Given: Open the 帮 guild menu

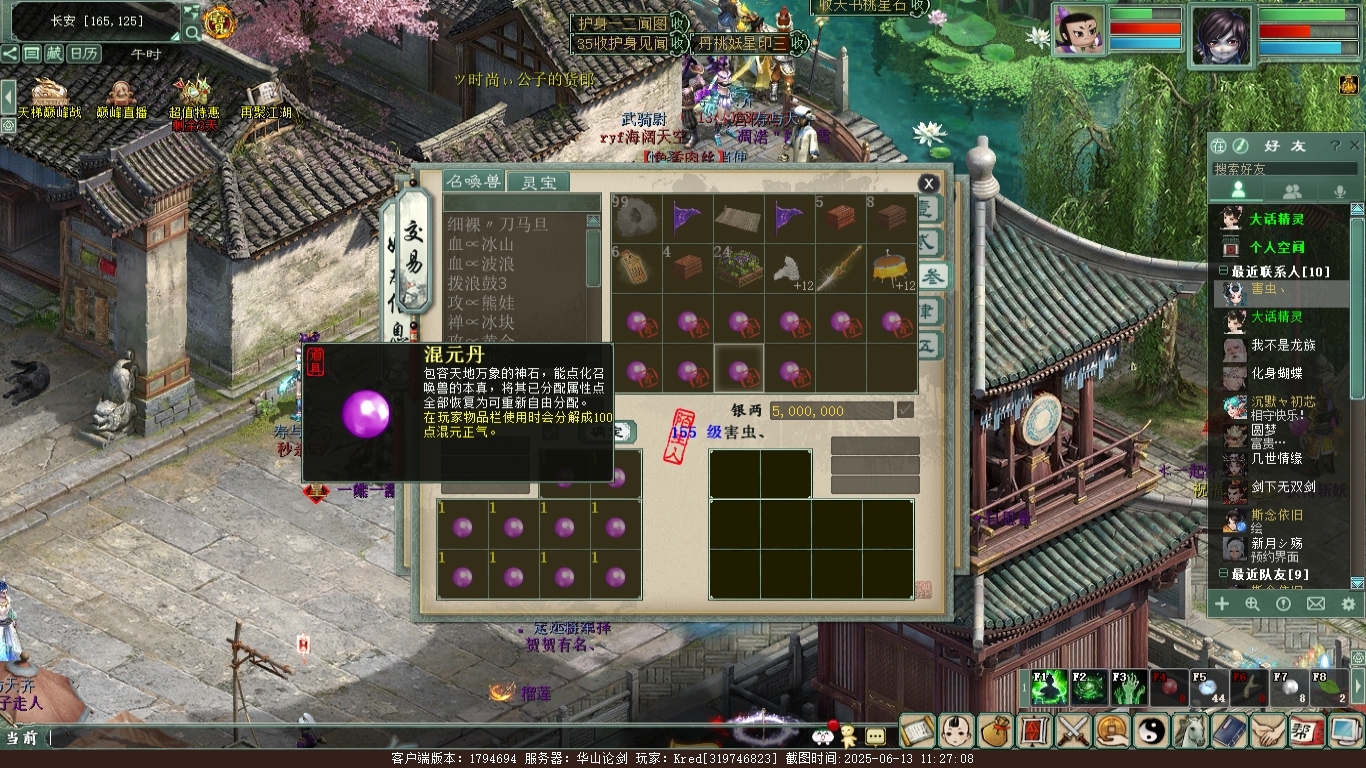Looking at the screenshot, I should tap(1307, 731).
